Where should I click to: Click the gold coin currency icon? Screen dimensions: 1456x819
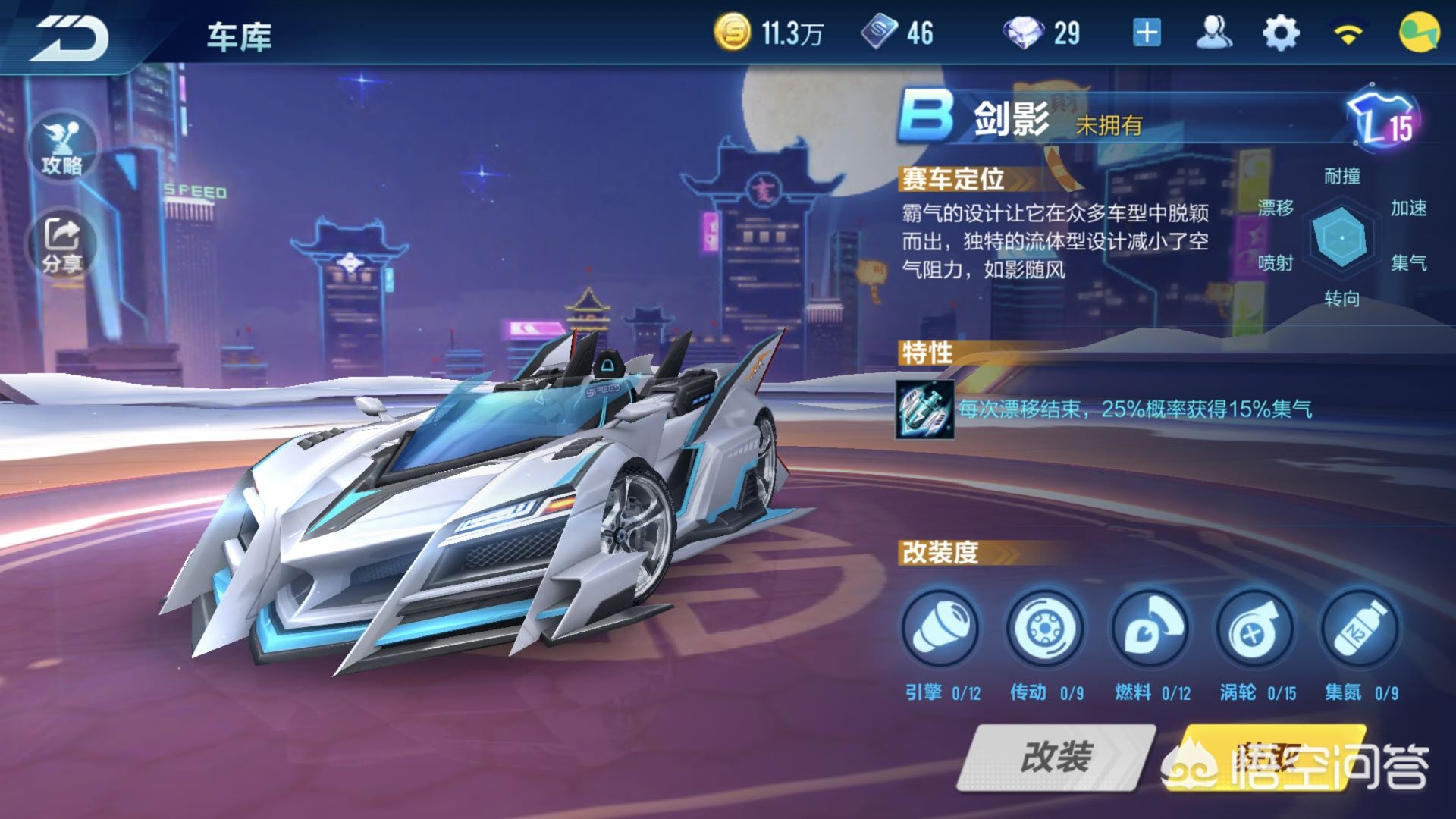pos(733,33)
